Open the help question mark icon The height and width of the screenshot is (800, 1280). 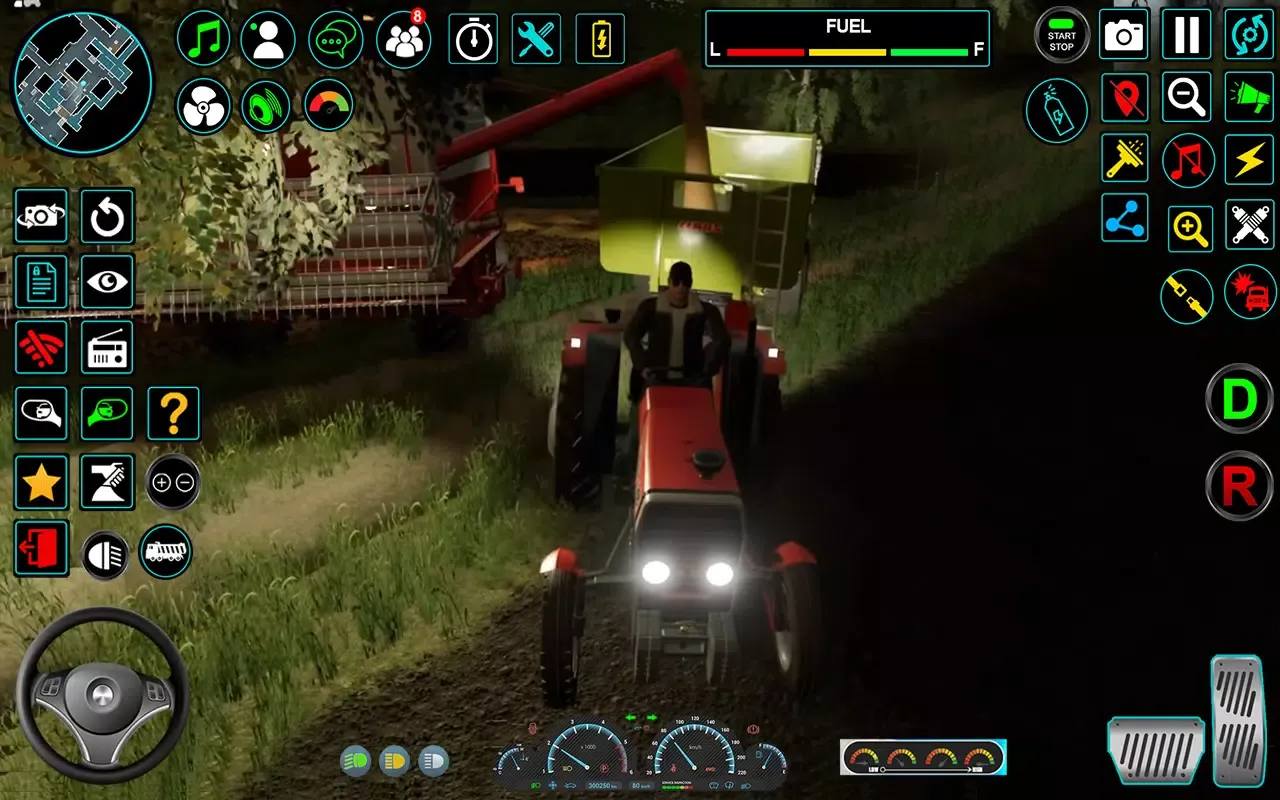172,413
